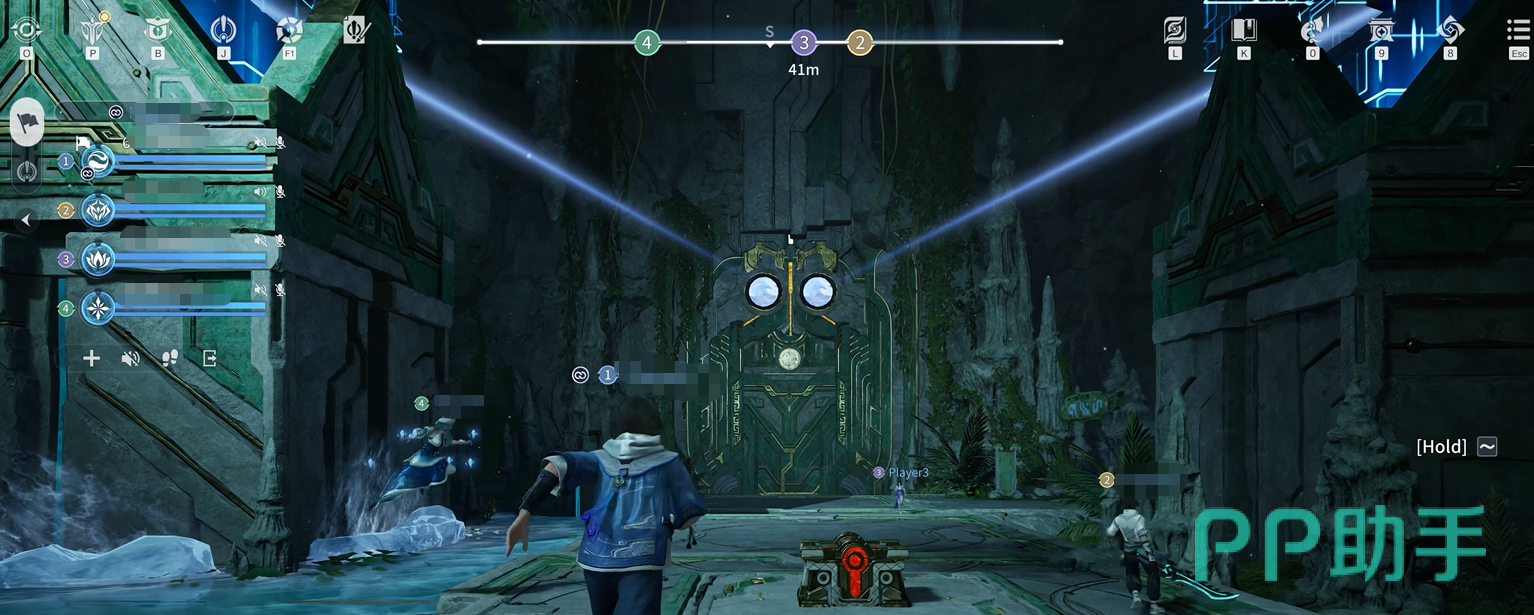Select the four-point star diamond icon
Viewport: 1534px width, 615px height.
pyautogui.click(x=1450, y=30)
